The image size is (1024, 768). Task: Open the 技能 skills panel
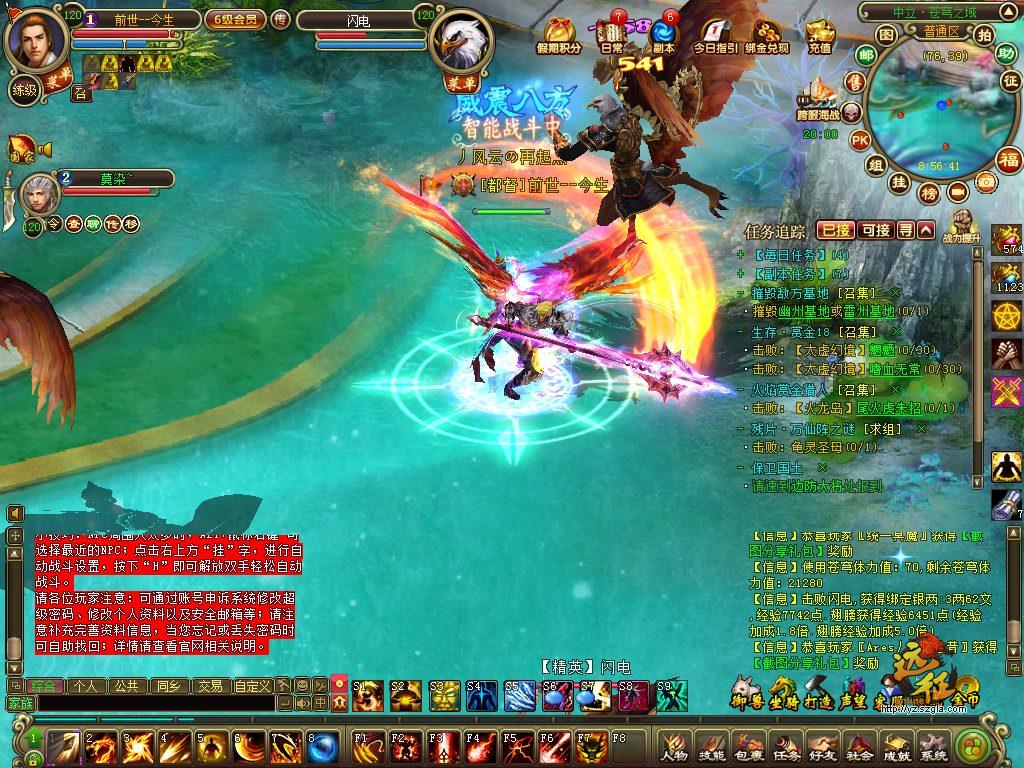coord(712,747)
